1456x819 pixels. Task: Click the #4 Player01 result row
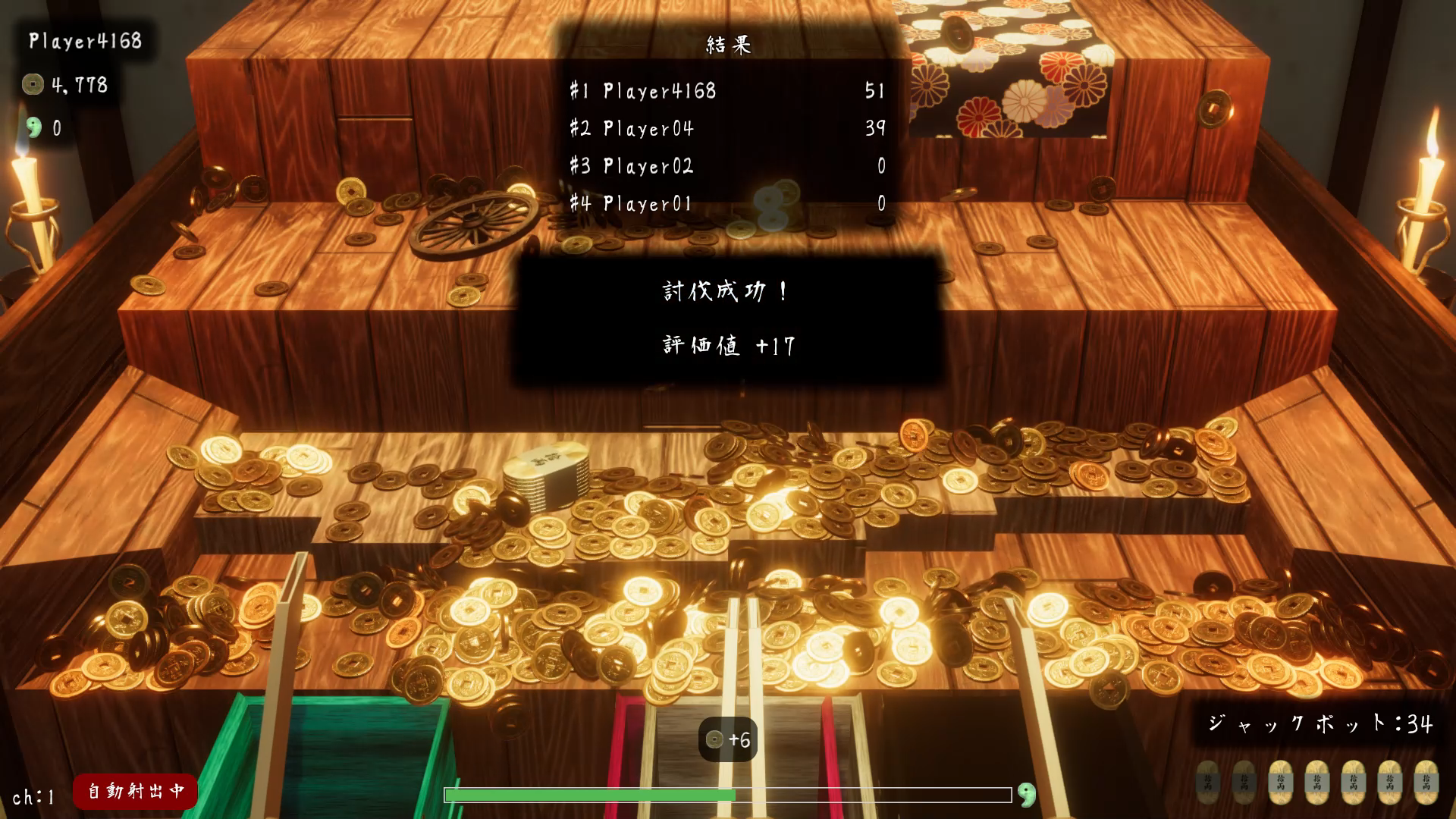pos(726,203)
